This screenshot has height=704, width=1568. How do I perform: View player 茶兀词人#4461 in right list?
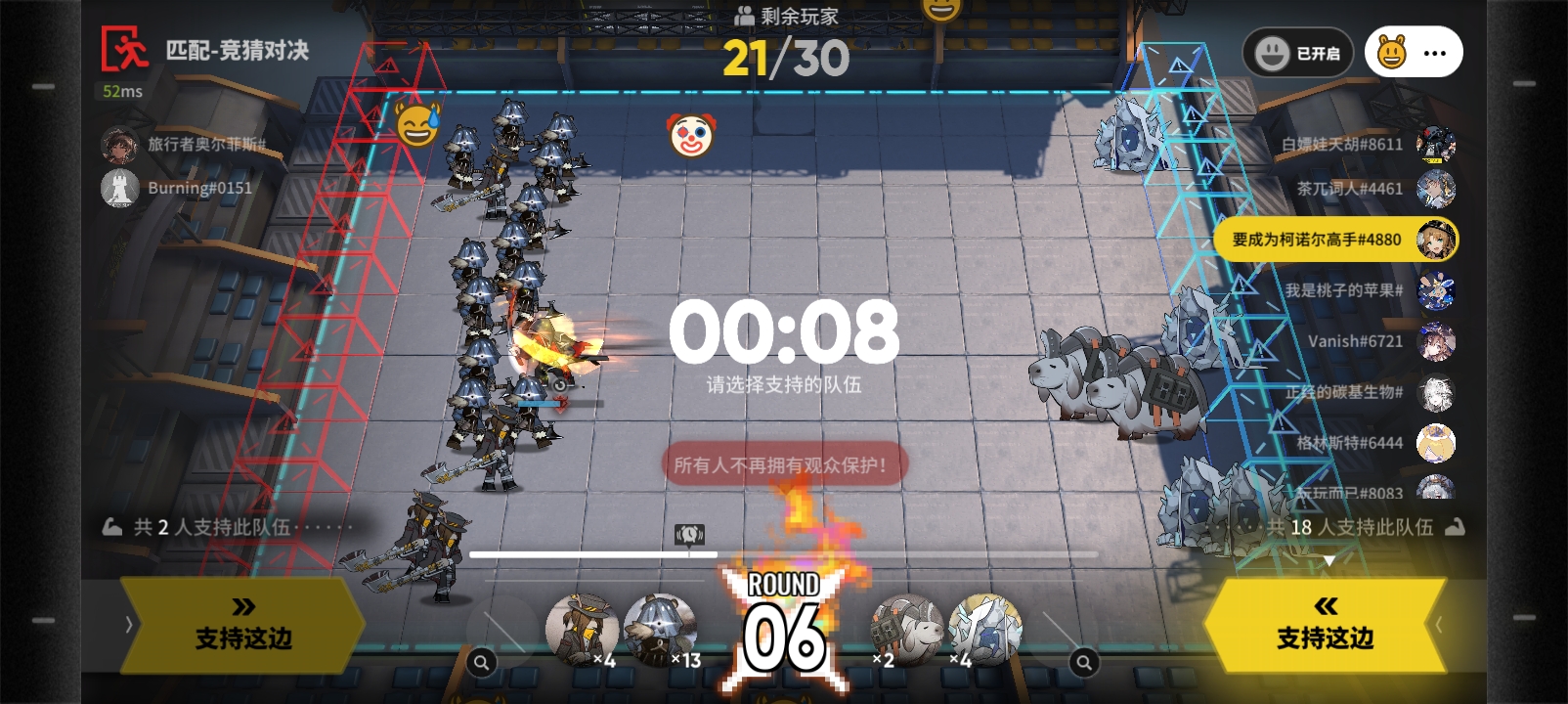pos(1373,189)
